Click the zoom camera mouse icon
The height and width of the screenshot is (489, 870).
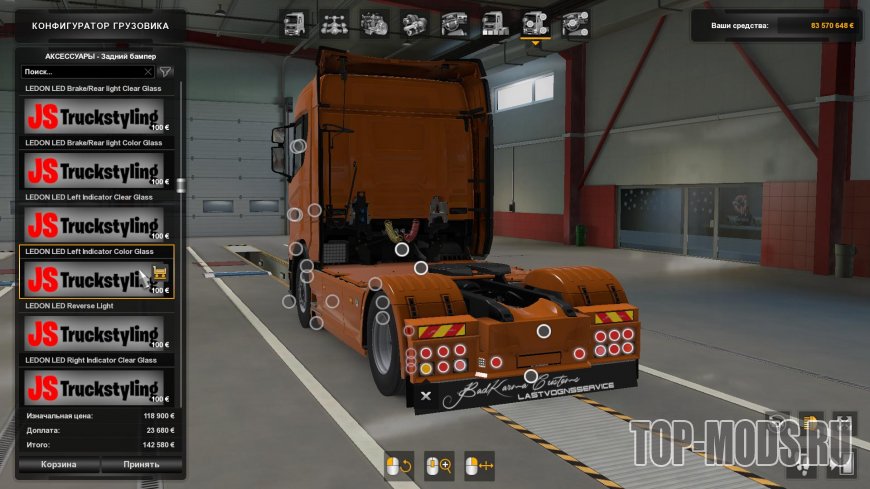(x=439, y=465)
